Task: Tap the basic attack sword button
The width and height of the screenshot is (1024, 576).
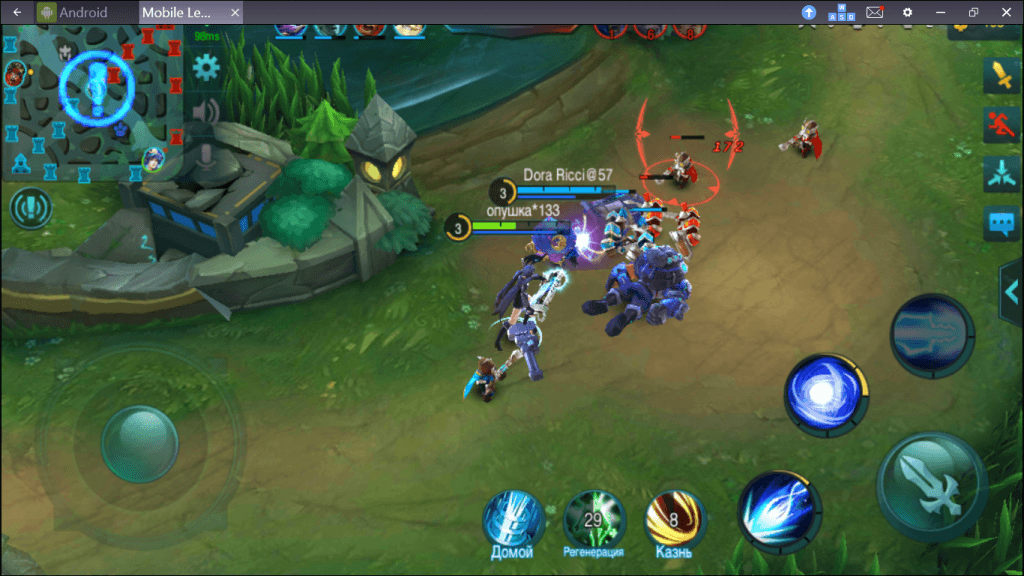Action: 932,485
